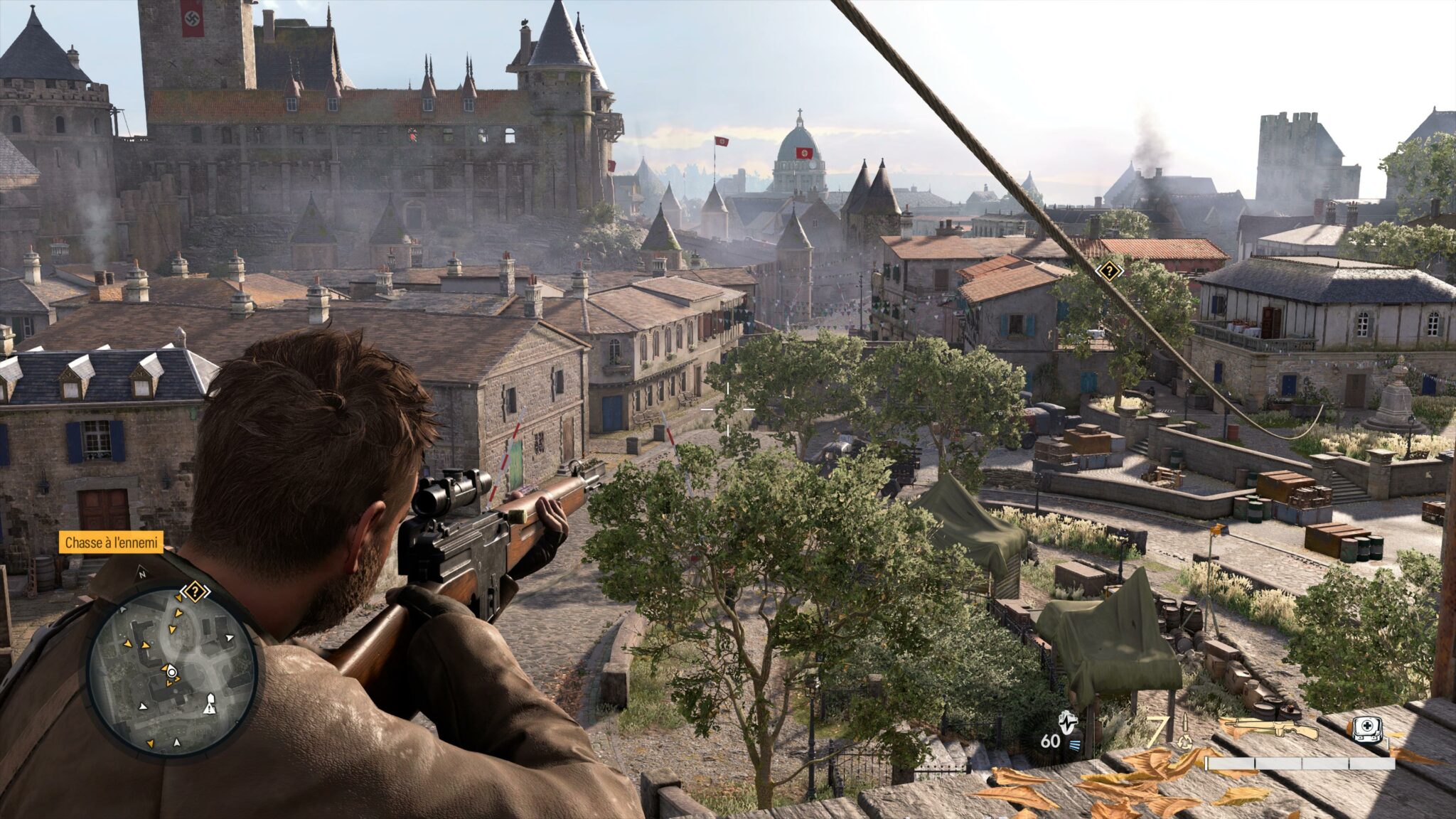This screenshot has width=1456, height=819.
Task: Select the "Chasse à l'ennemi" status label
Action: [x=111, y=543]
